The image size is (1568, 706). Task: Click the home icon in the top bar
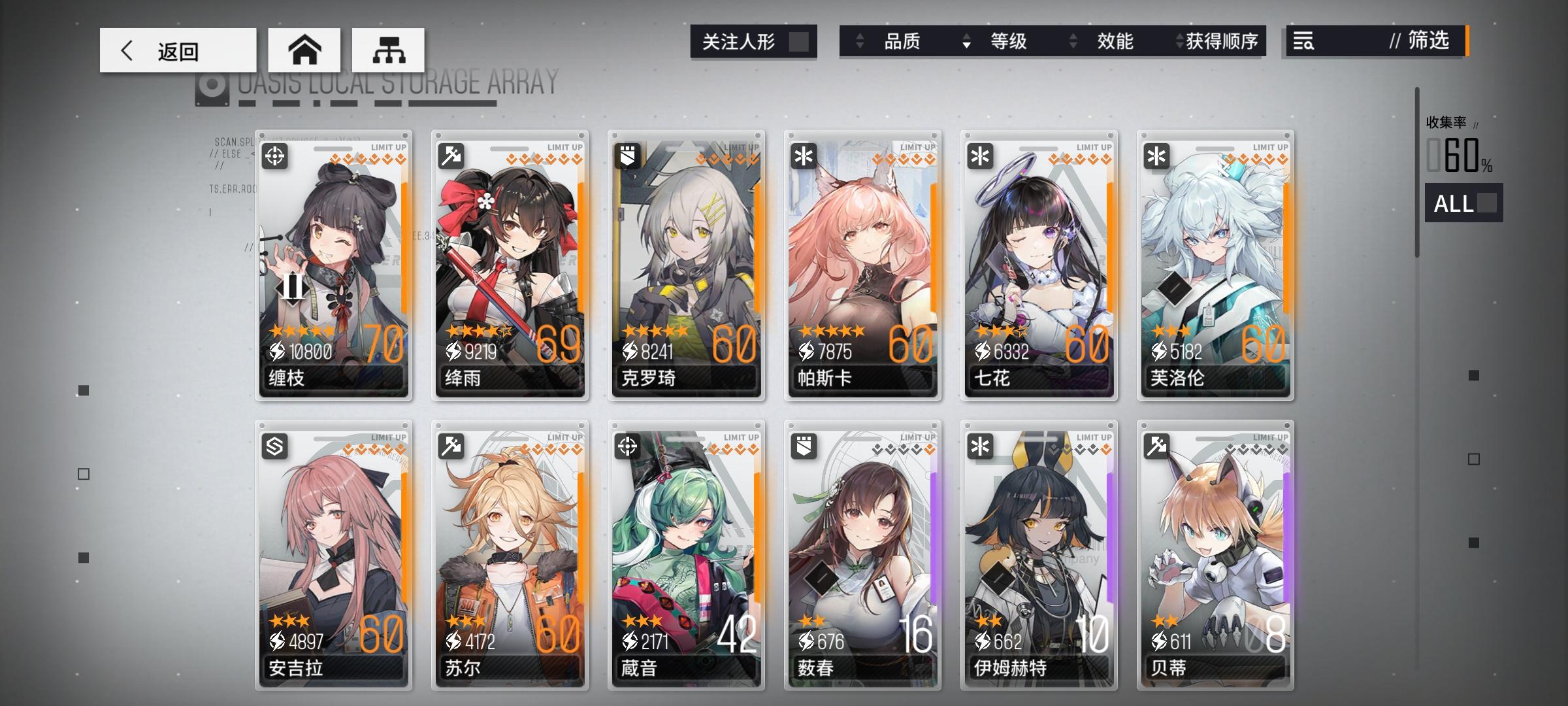tap(305, 49)
